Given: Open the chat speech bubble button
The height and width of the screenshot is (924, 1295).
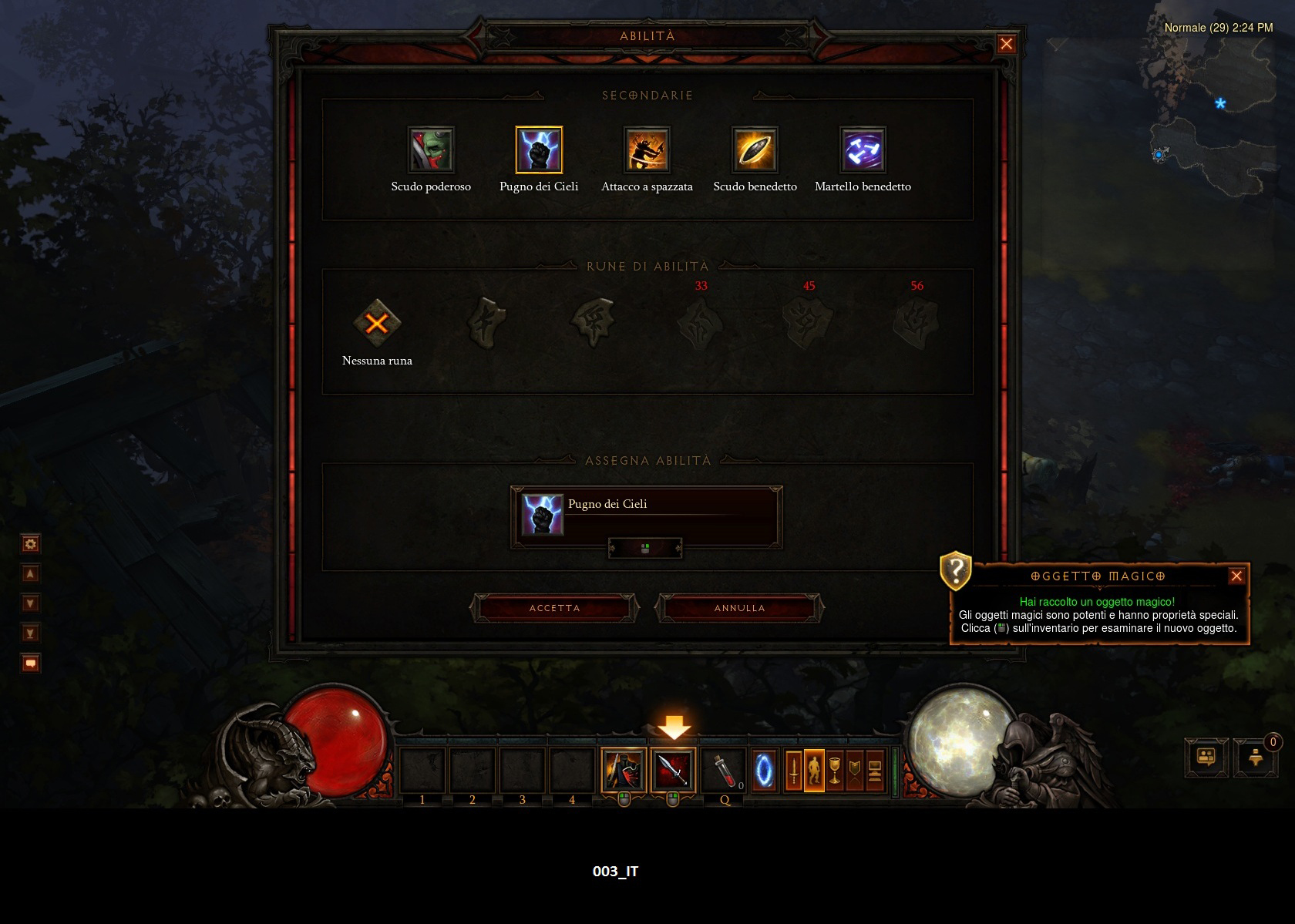Looking at the screenshot, I should coord(31,663).
